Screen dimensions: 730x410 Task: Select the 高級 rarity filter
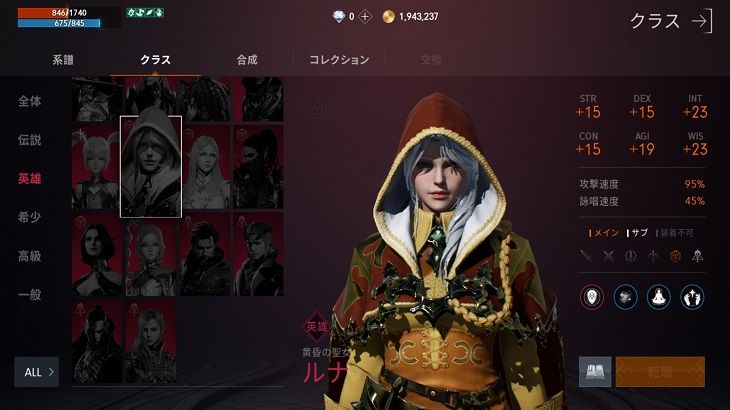tap(30, 256)
